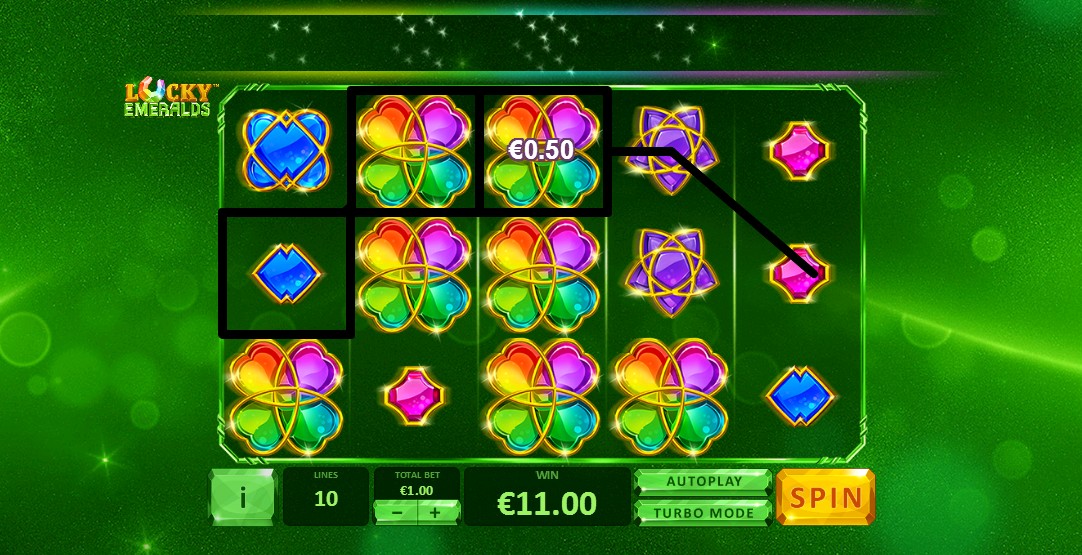
Task: Increase total bet with plus button
Action: coord(435,512)
